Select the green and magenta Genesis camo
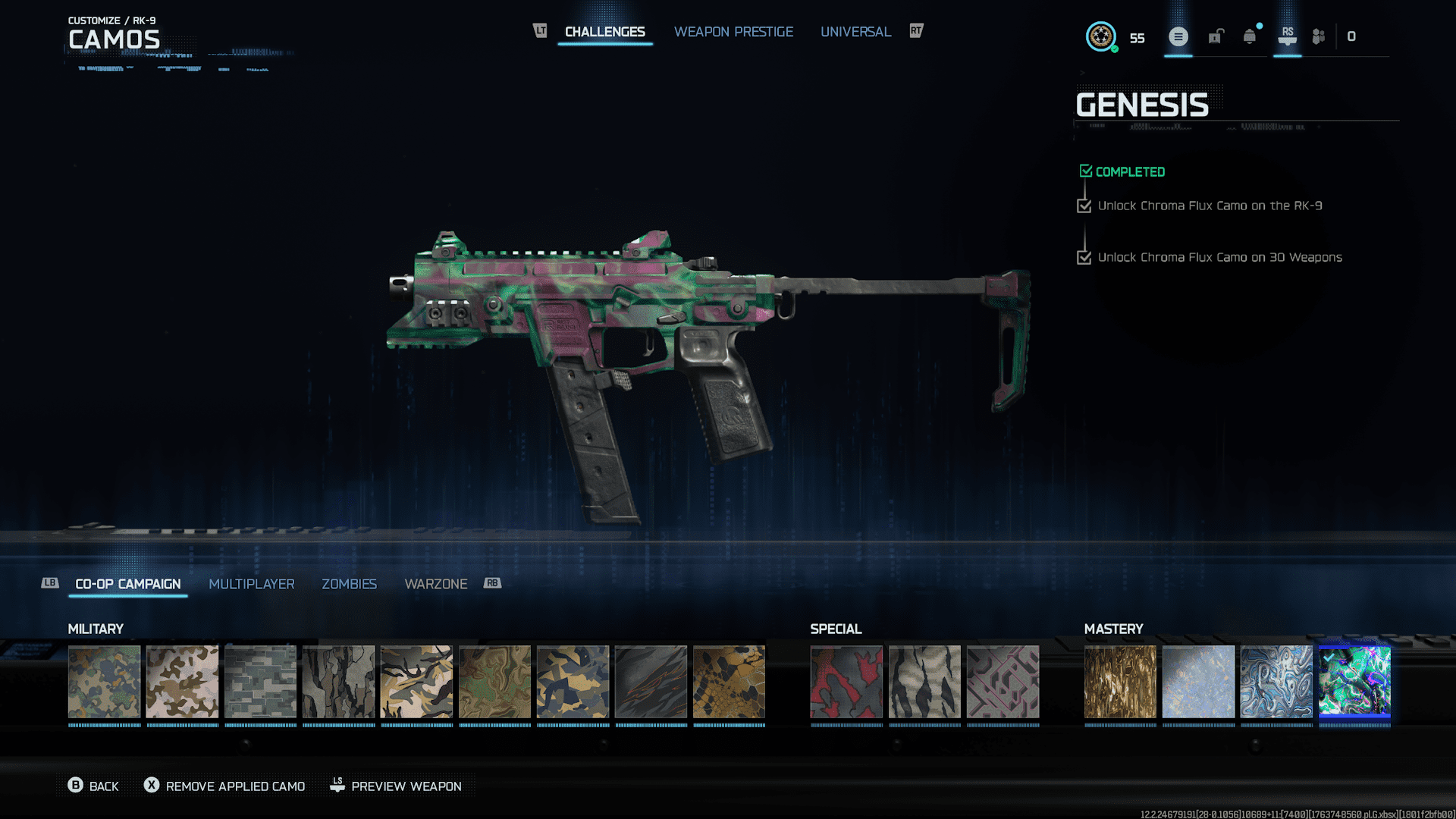The image size is (1456, 819). click(1354, 682)
